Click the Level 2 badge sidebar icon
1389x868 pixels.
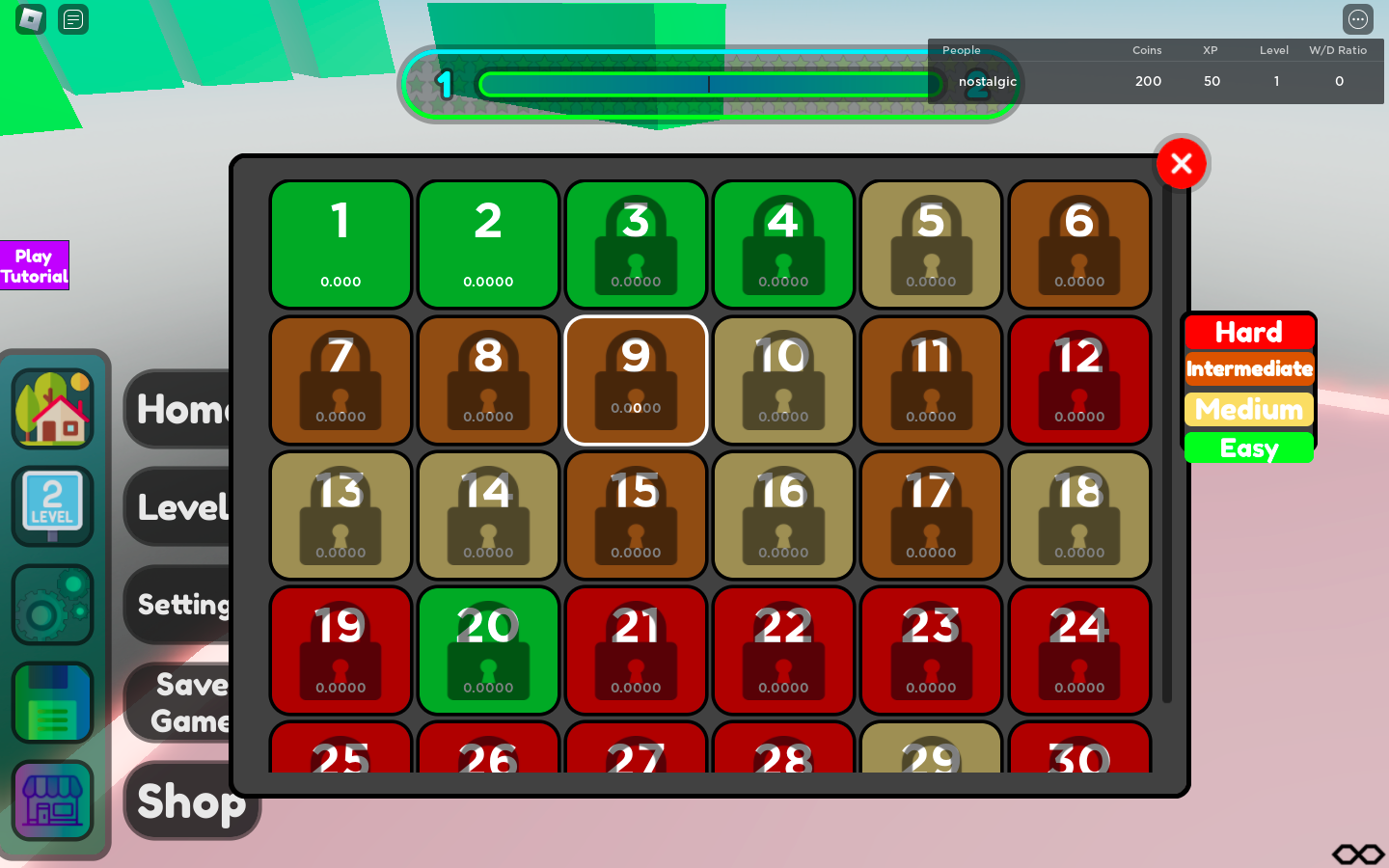52,504
